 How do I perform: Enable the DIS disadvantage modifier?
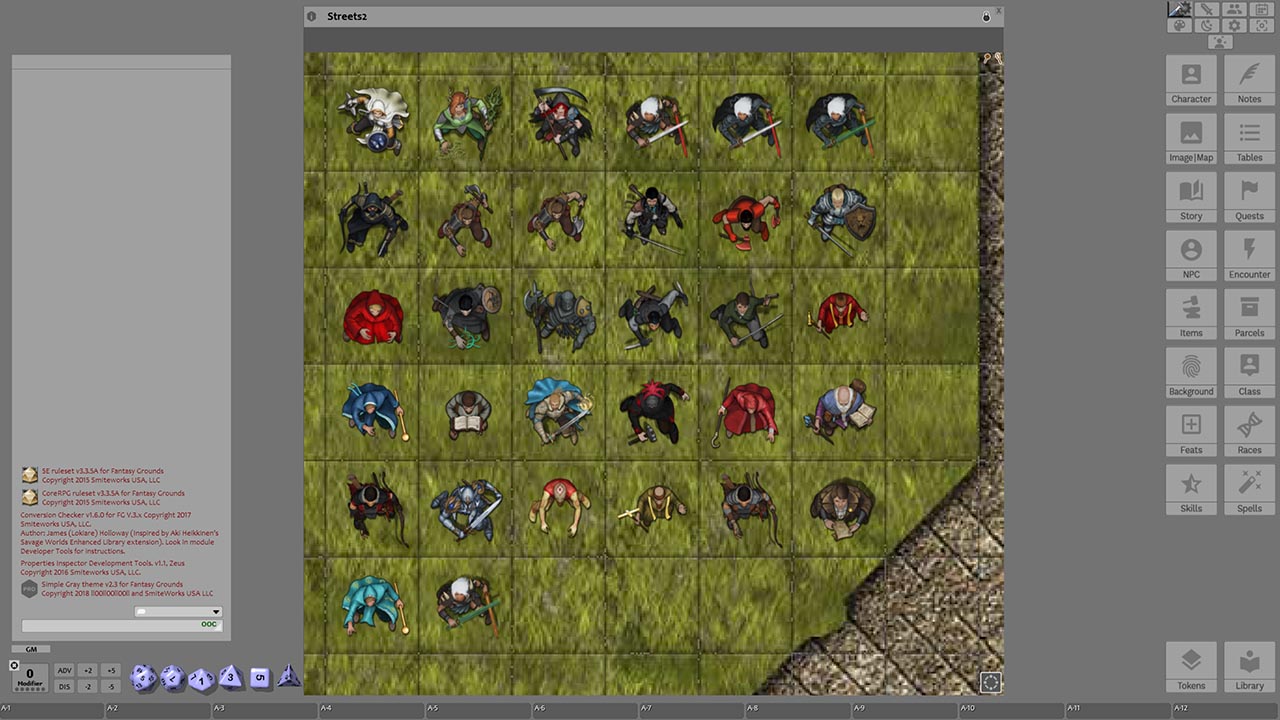64,686
